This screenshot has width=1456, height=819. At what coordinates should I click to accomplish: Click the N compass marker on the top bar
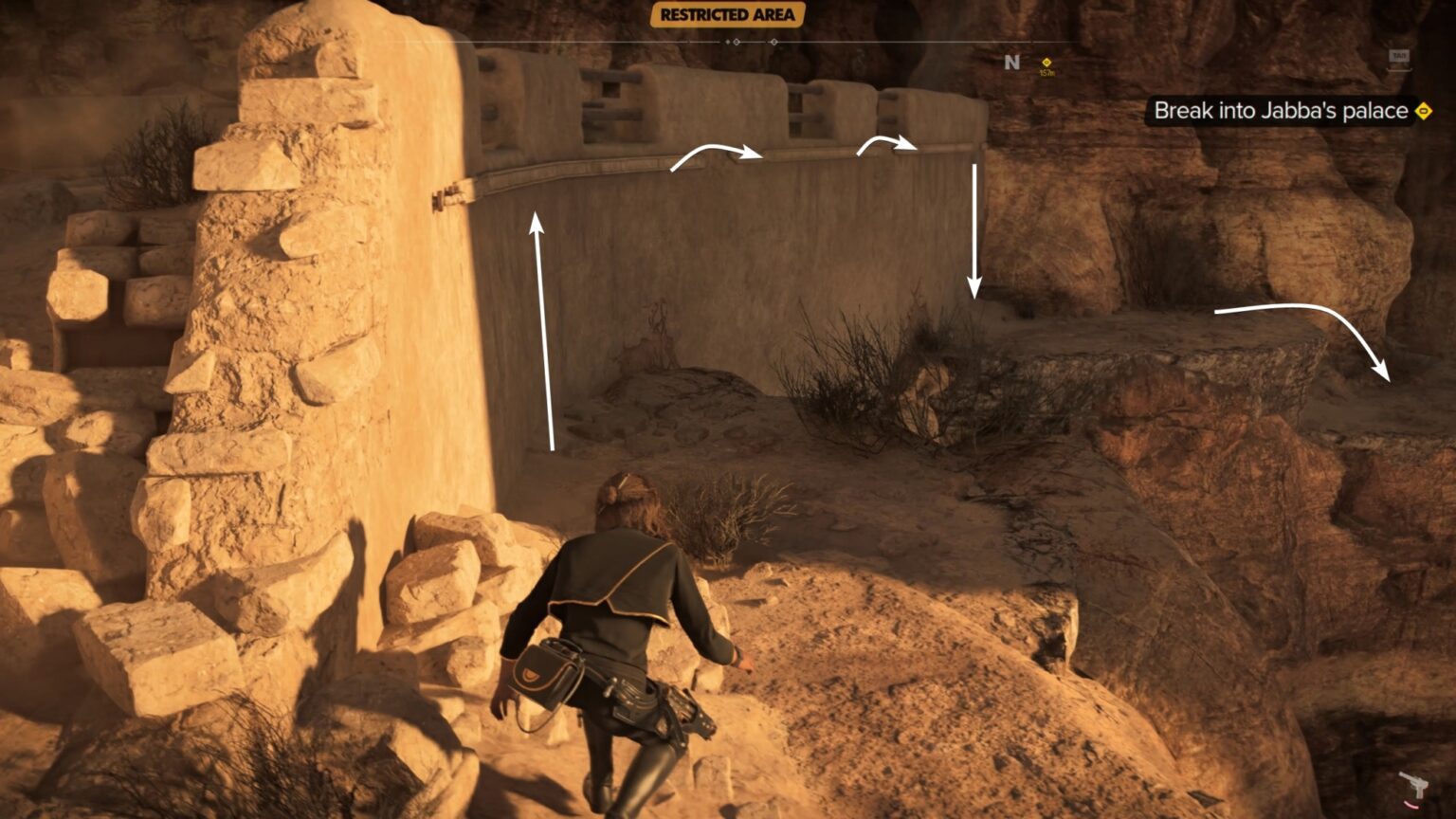tap(1010, 63)
